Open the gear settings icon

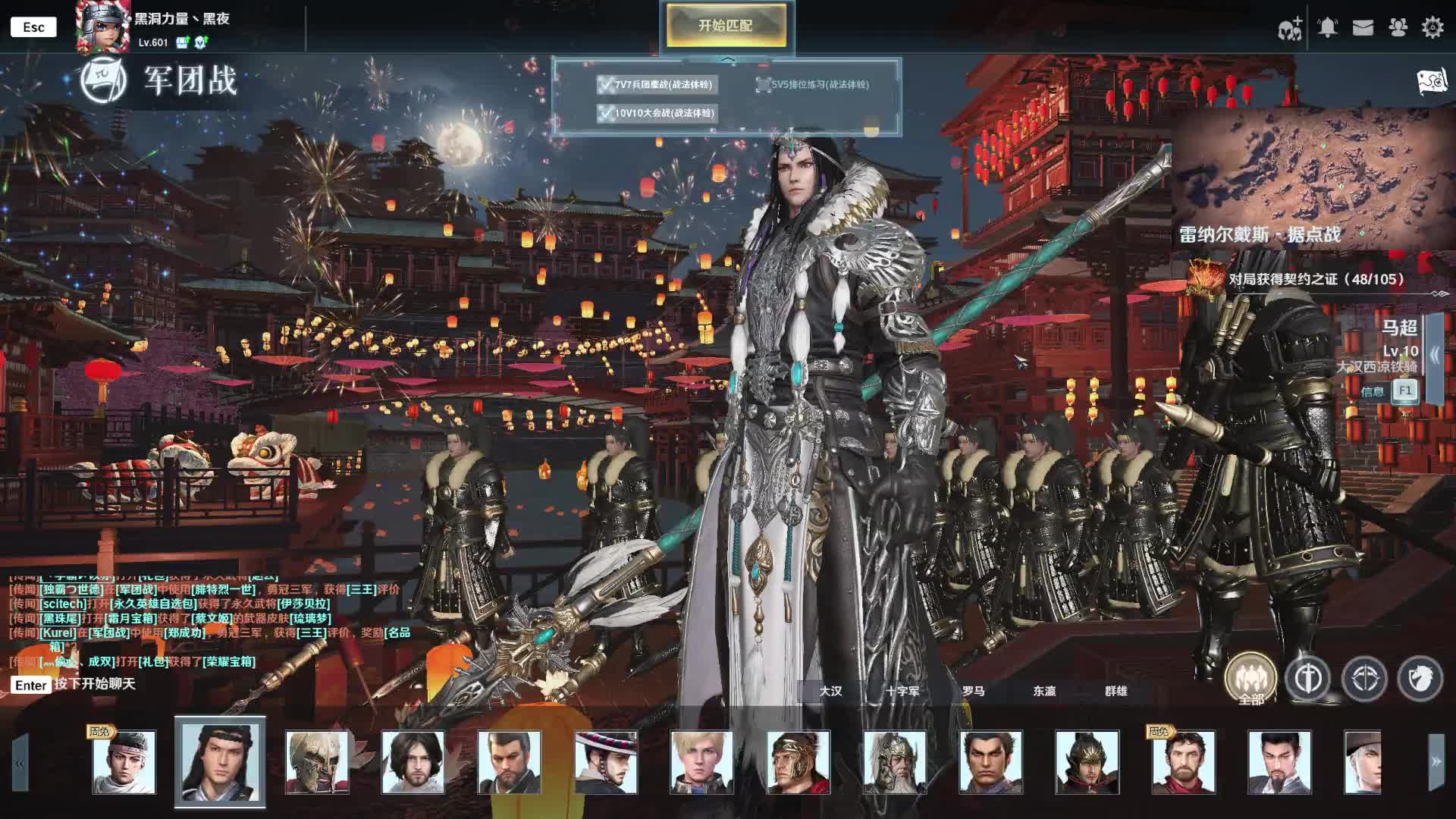[x=1432, y=28]
